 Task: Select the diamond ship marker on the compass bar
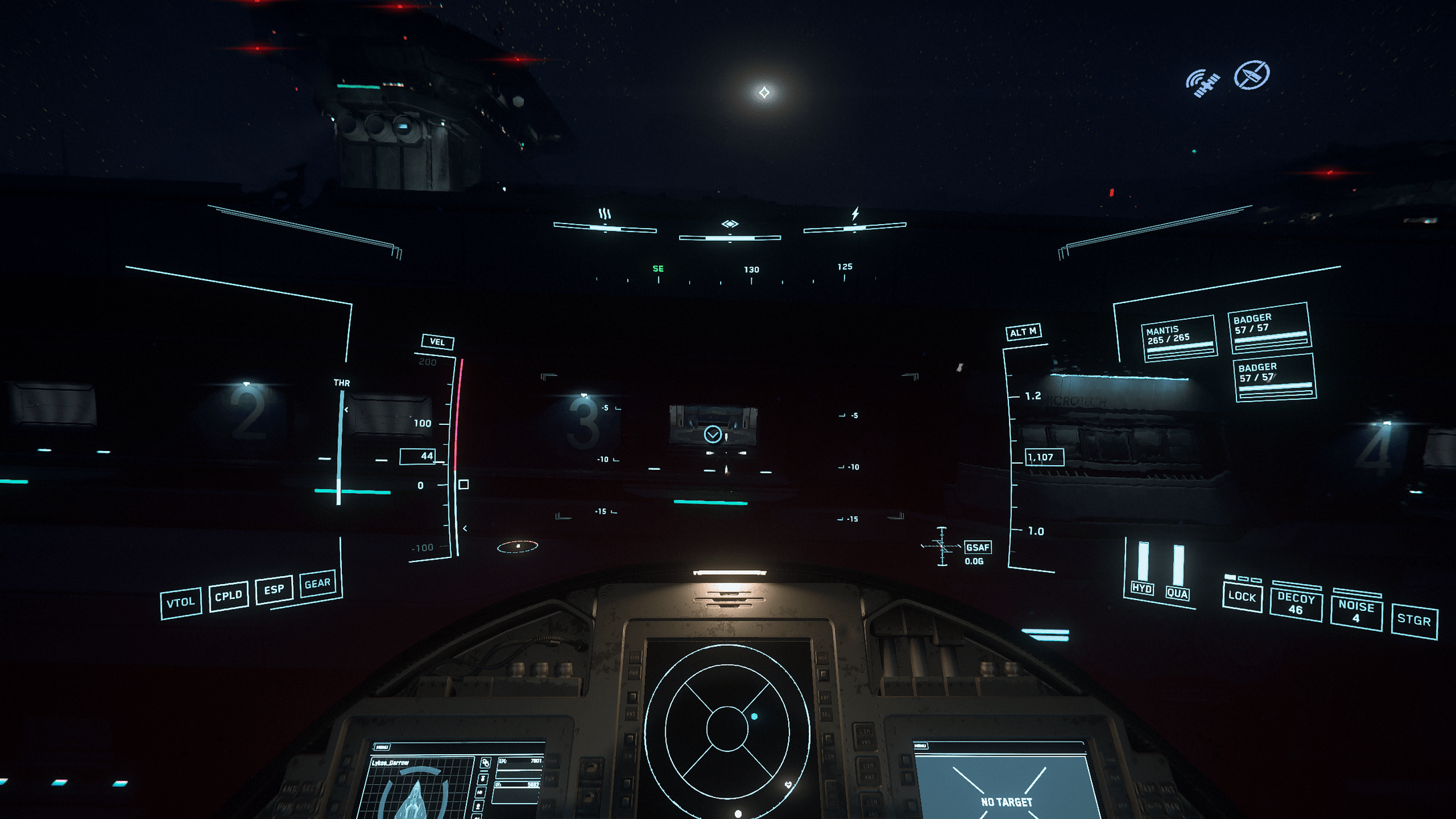tap(729, 225)
